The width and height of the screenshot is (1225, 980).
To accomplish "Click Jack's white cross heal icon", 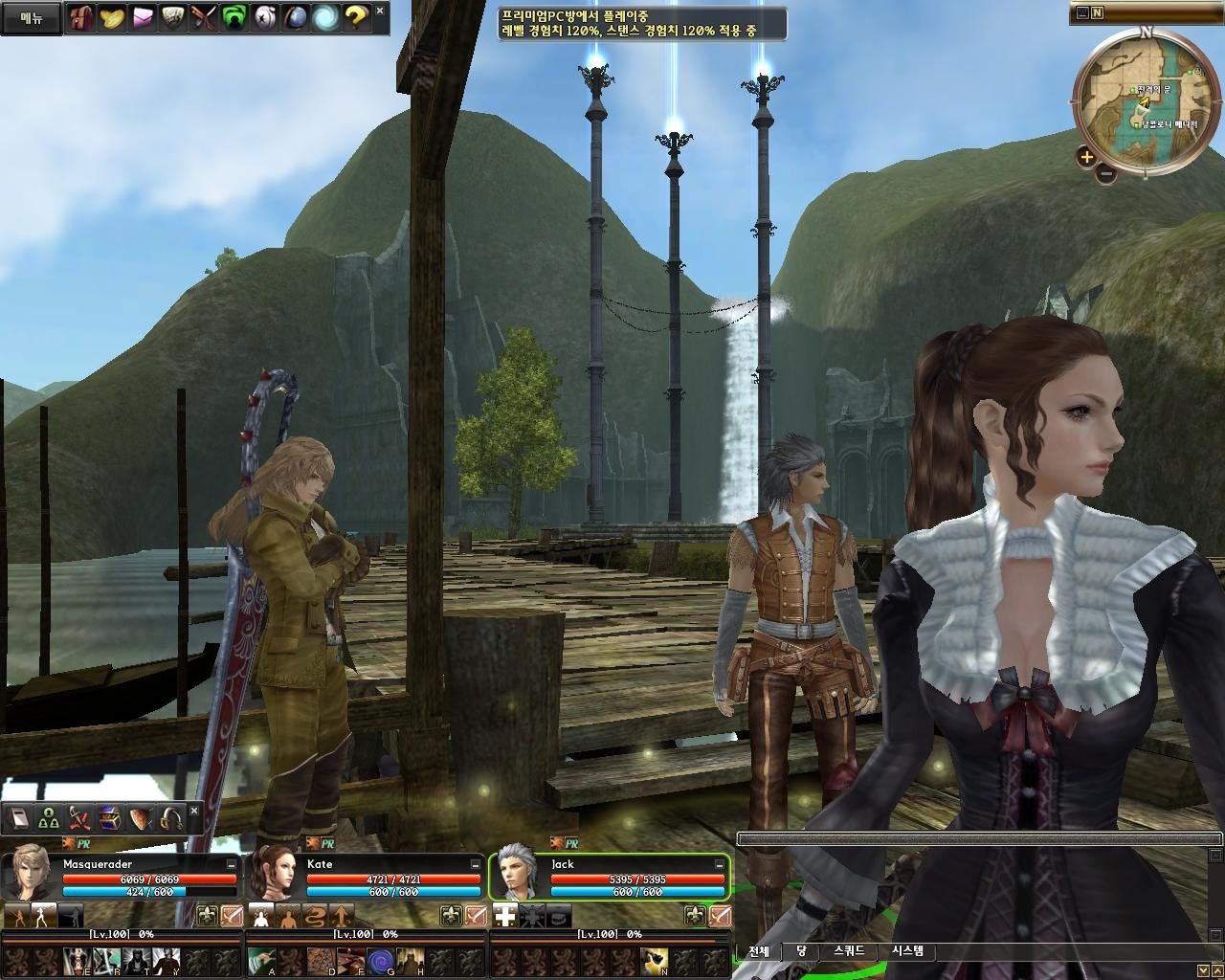I will pos(504,915).
